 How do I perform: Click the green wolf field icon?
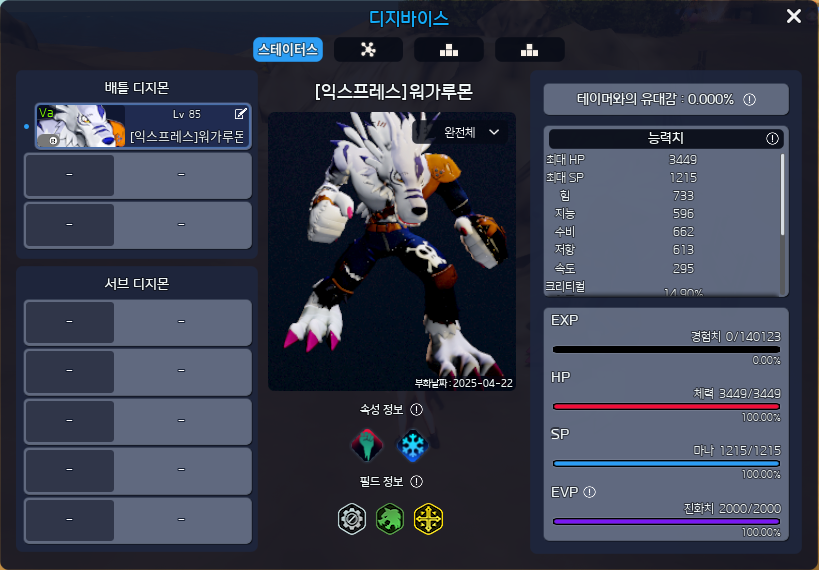click(x=390, y=518)
